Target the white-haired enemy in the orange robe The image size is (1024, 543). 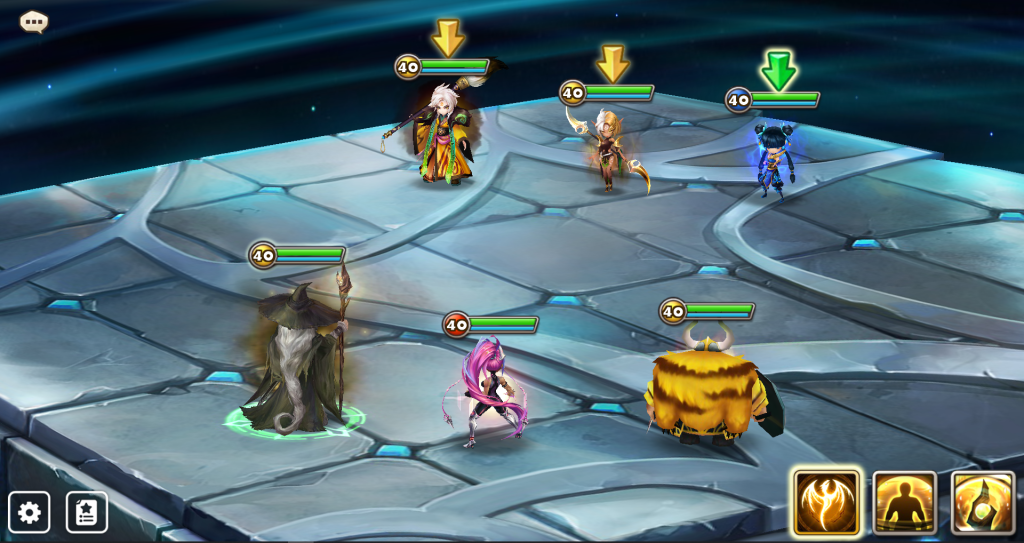(x=443, y=140)
